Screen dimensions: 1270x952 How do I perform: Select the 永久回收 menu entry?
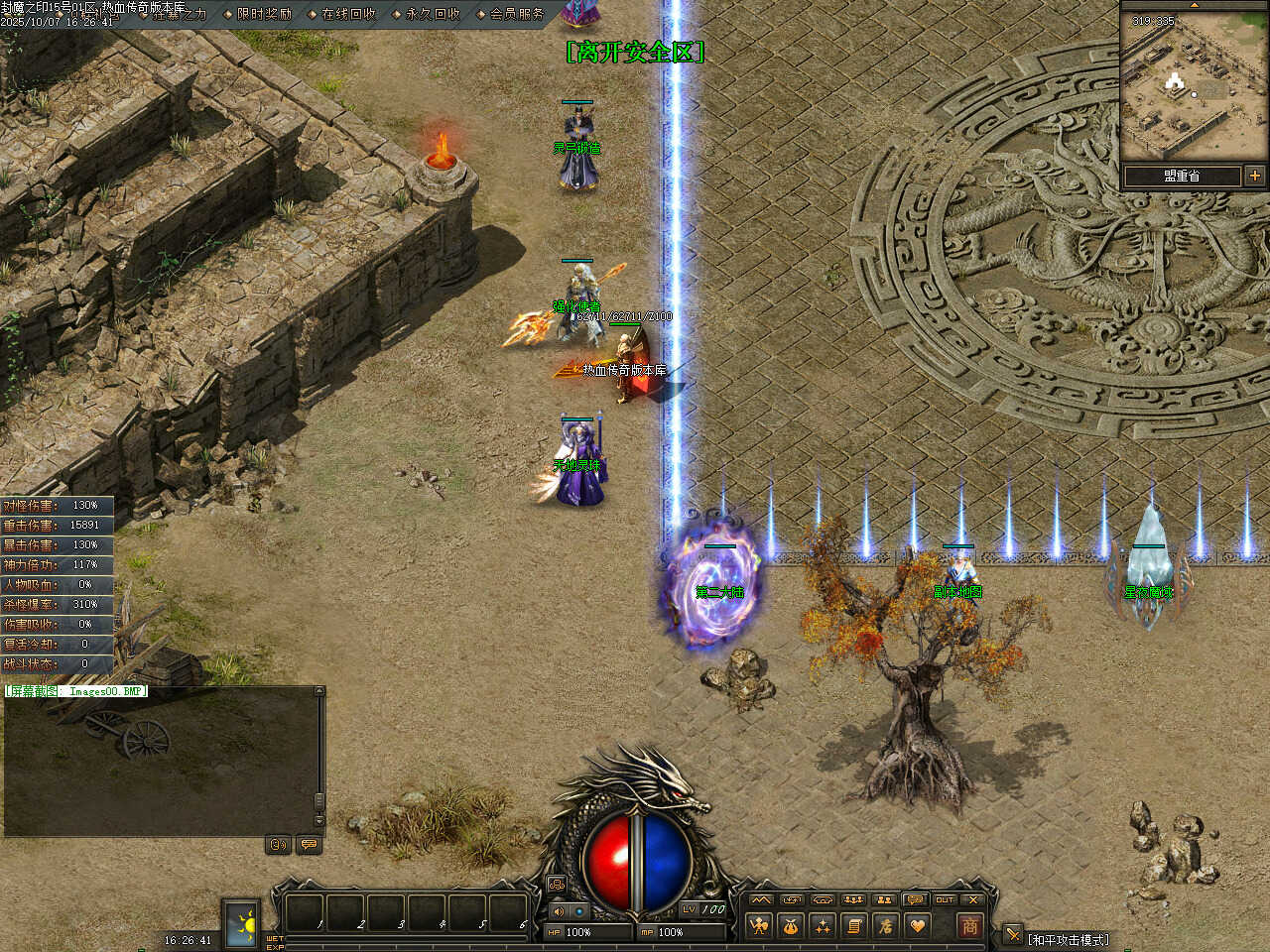[432, 14]
